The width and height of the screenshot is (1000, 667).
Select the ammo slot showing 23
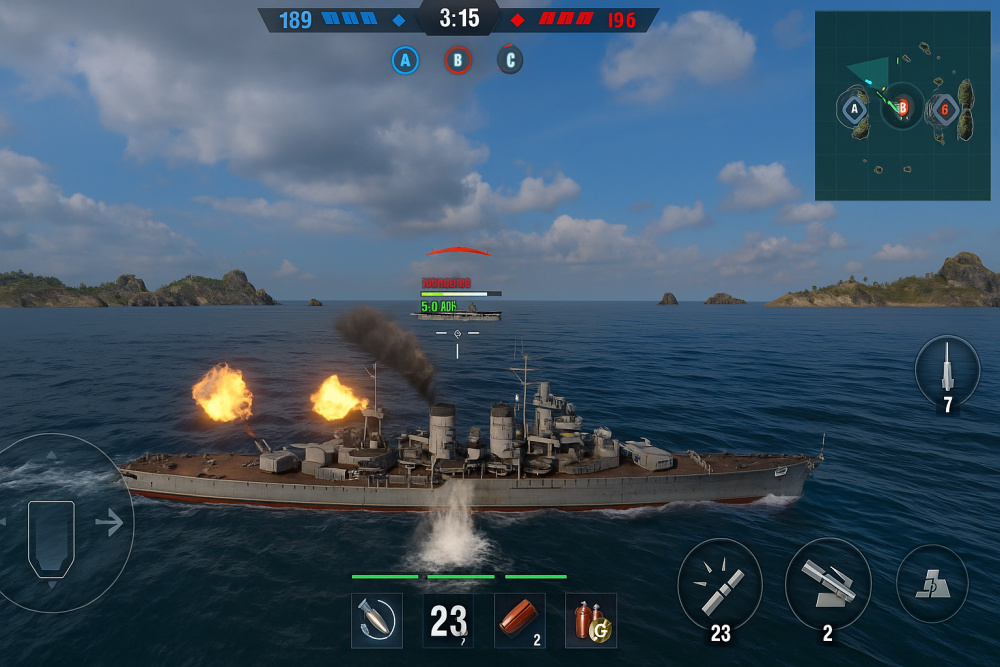pos(449,620)
